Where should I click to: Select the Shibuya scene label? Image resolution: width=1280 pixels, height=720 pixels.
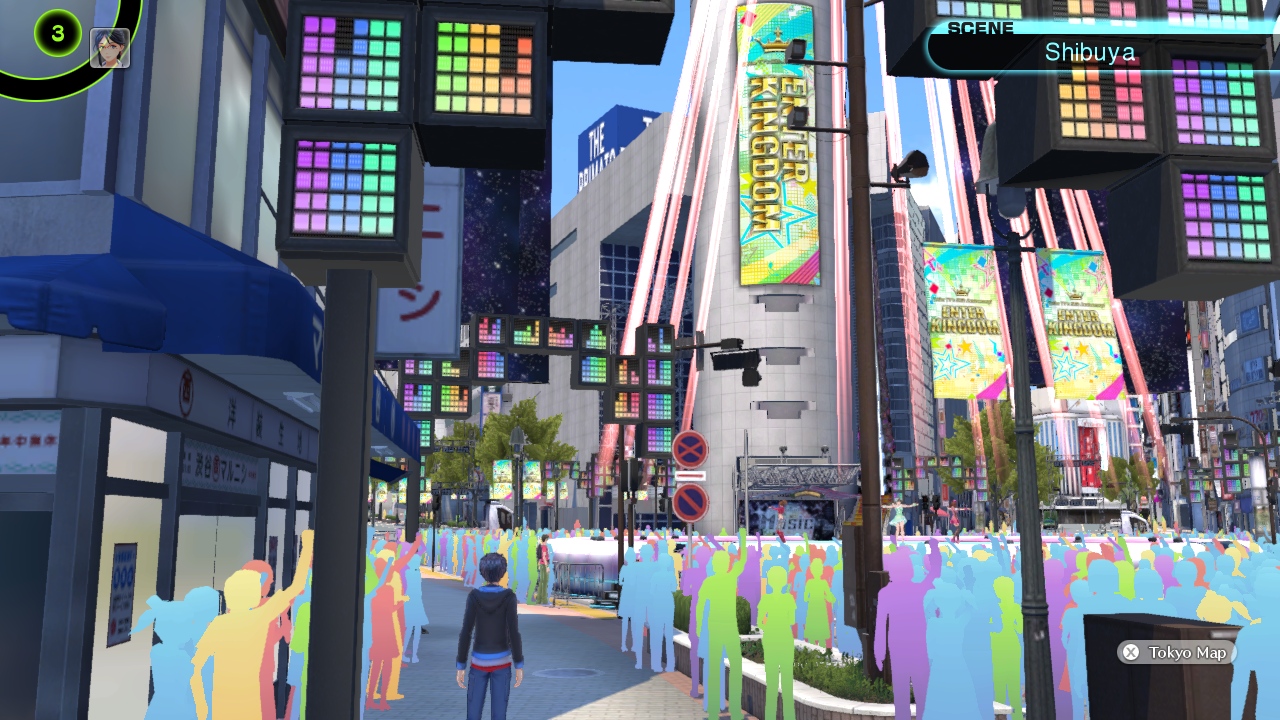tap(1090, 52)
